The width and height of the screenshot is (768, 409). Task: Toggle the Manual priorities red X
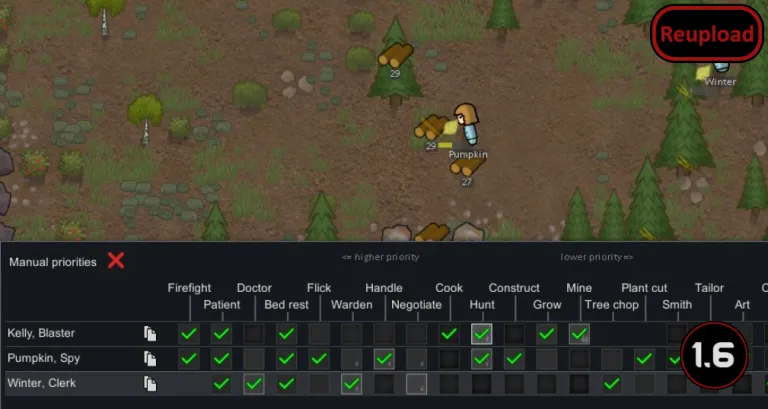pos(116,261)
